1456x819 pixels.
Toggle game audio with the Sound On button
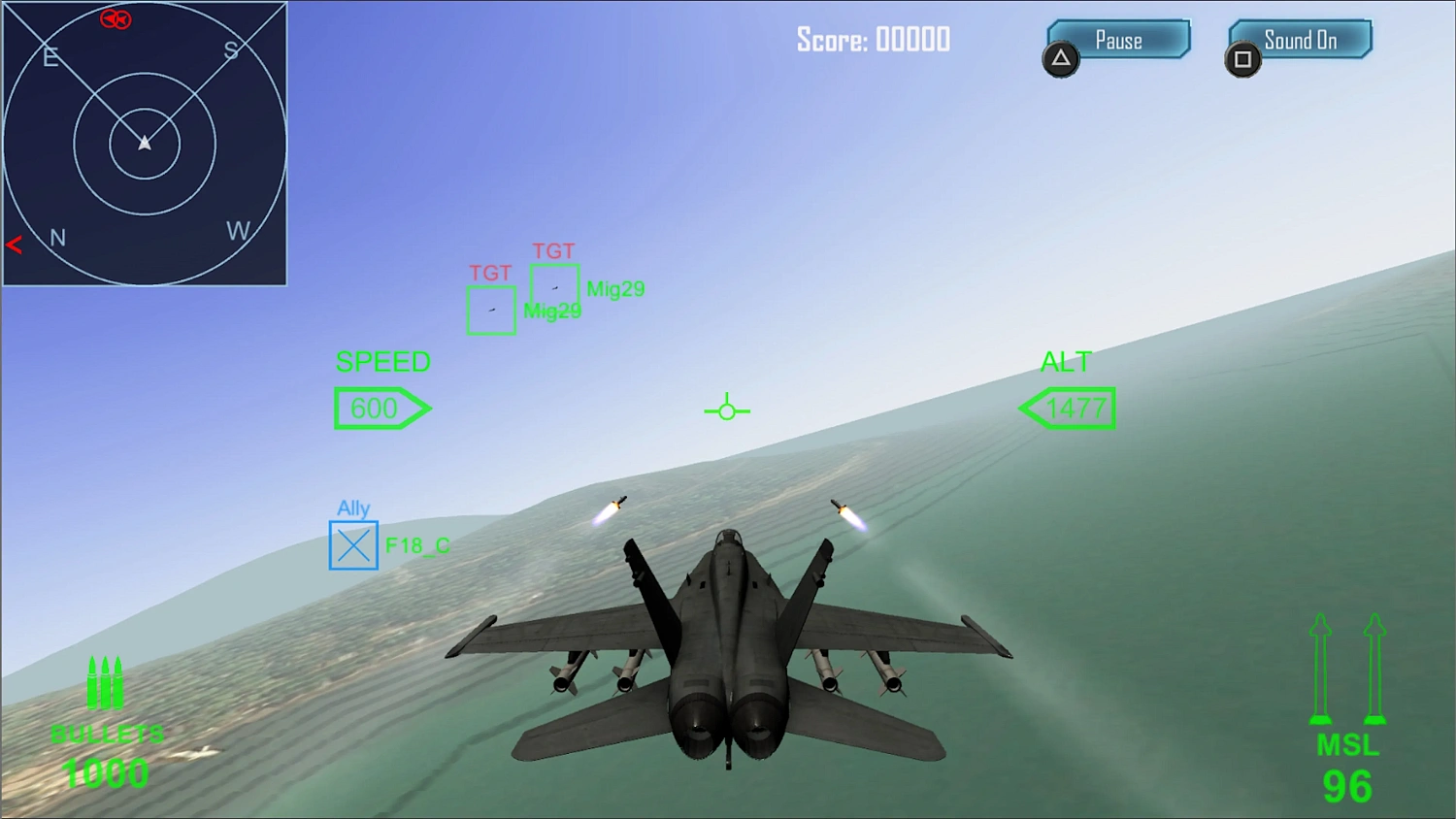[x=1301, y=39]
